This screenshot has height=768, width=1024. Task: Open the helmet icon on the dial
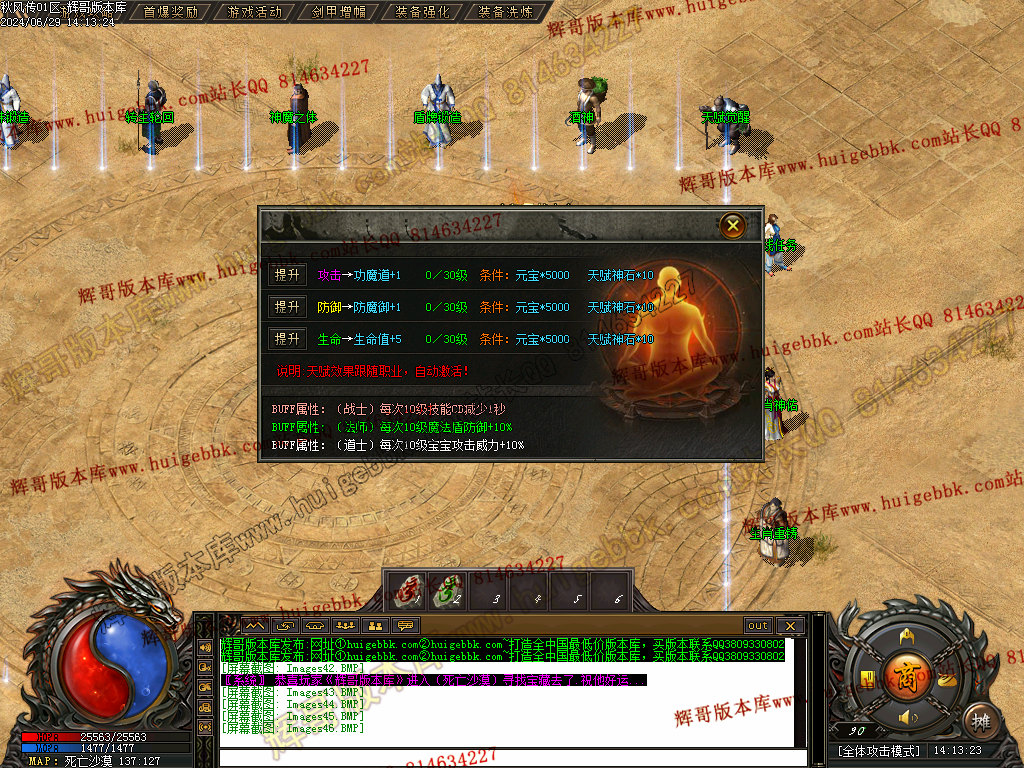[907, 636]
